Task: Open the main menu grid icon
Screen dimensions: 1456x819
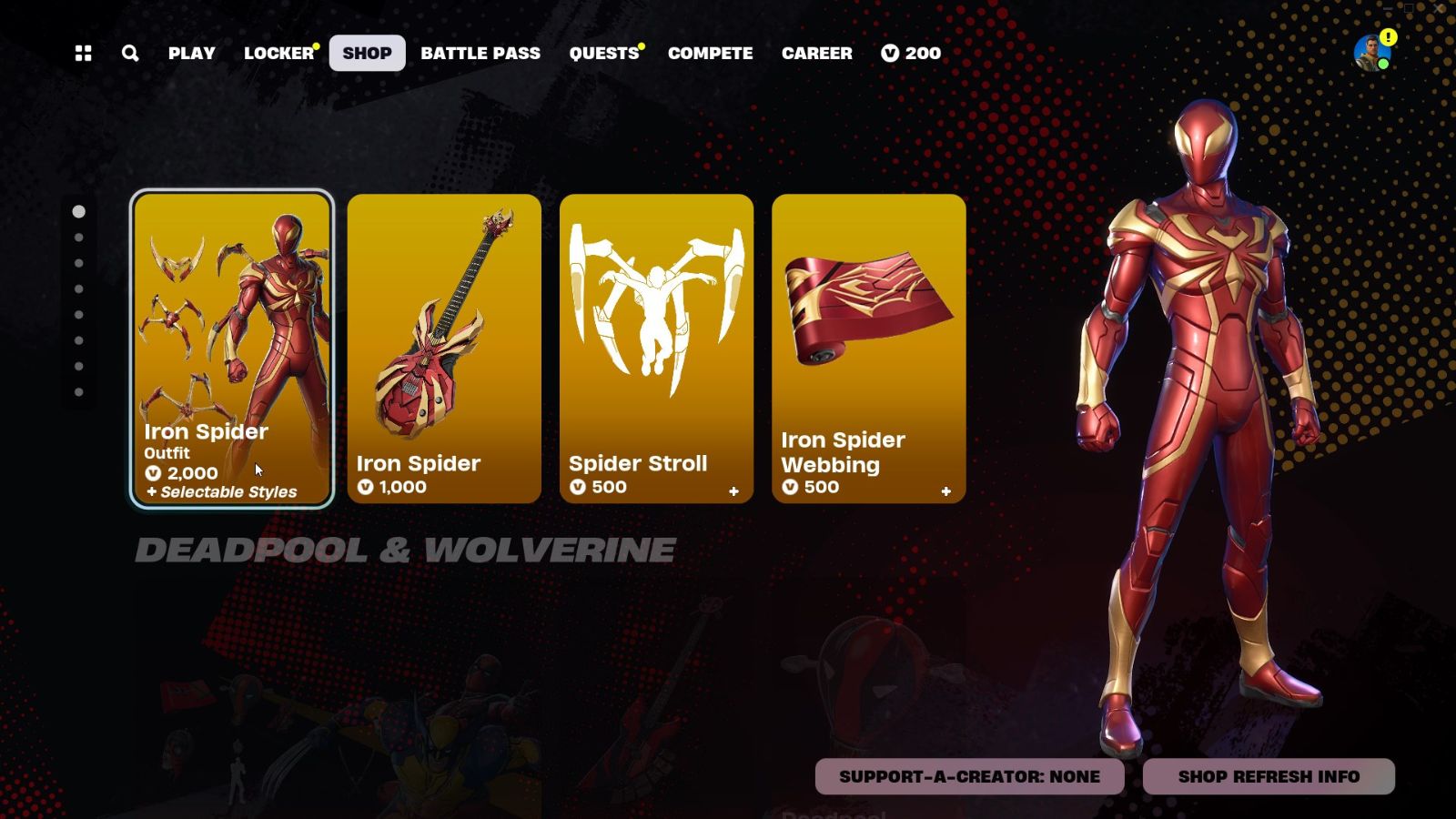Action: (83, 54)
